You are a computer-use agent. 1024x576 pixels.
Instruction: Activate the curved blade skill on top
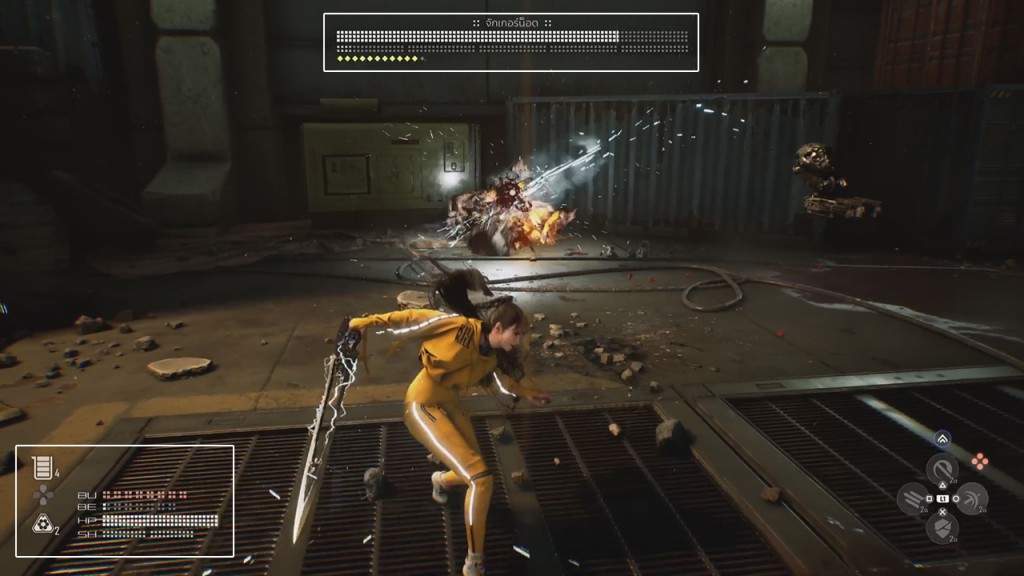tap(941, 469)
